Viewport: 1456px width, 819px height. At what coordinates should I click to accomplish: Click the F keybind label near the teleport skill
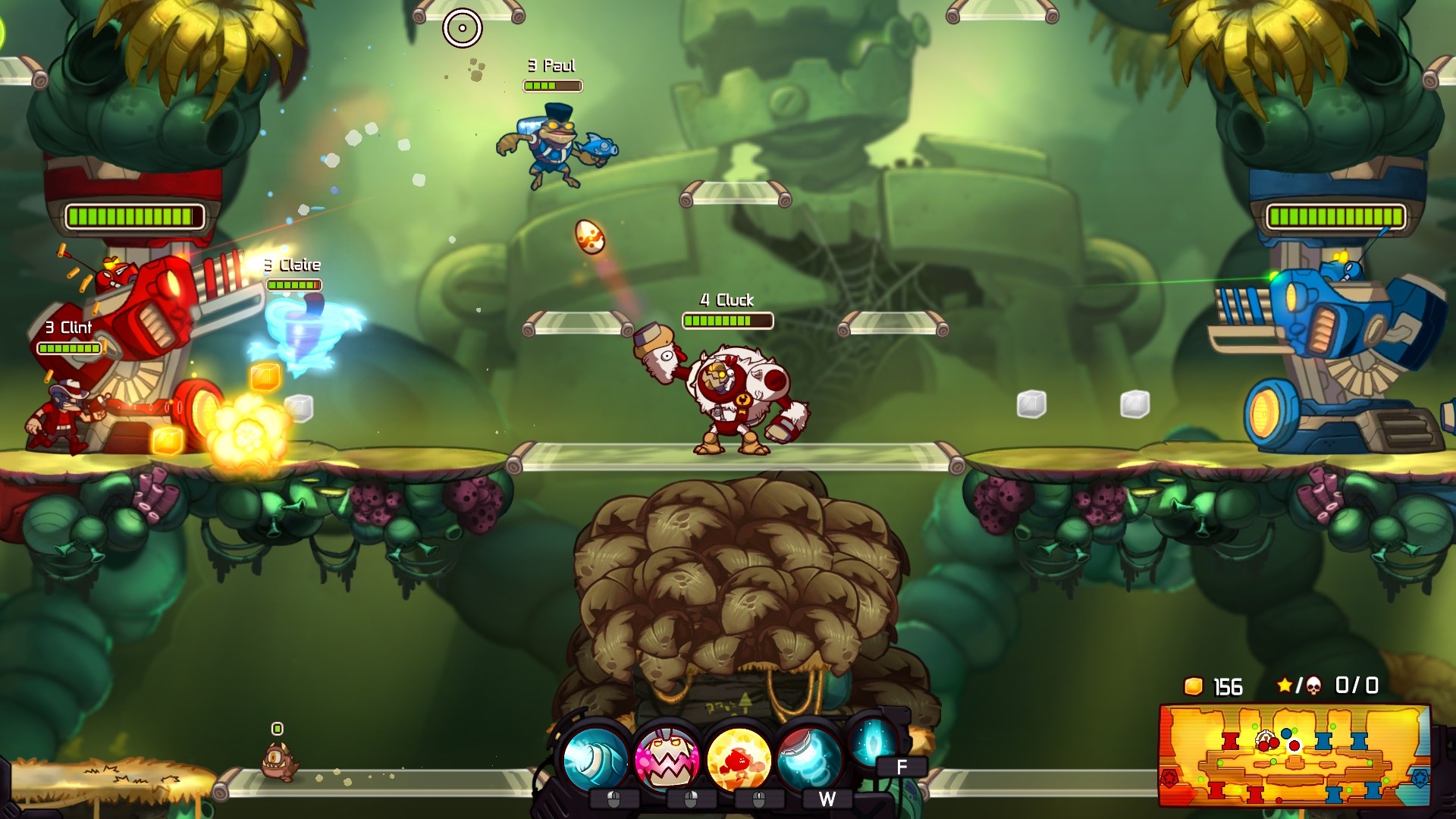[902, 766]
